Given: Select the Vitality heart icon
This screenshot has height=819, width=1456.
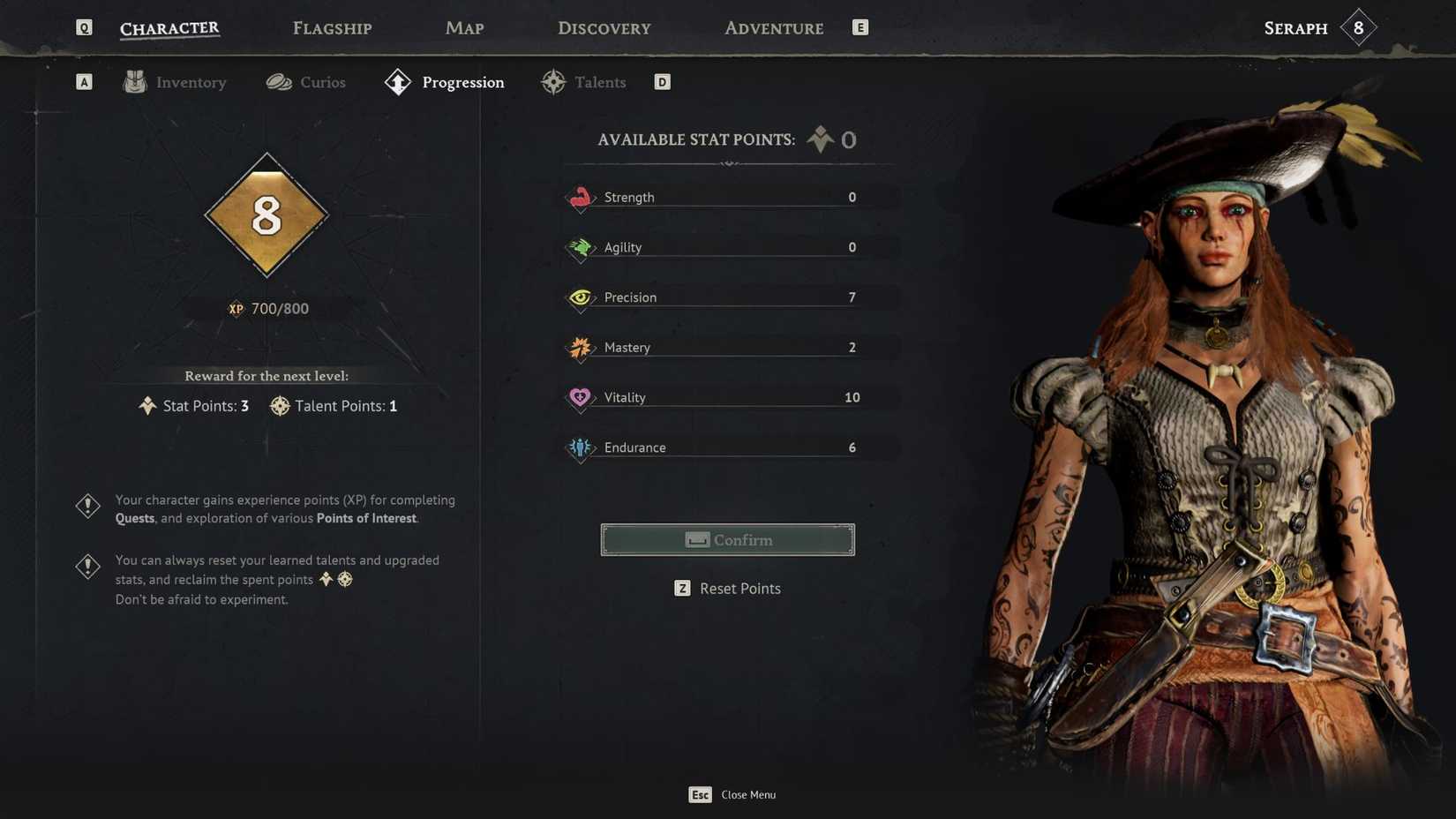Looking at the screenshot, I should [x=580, y=397].
